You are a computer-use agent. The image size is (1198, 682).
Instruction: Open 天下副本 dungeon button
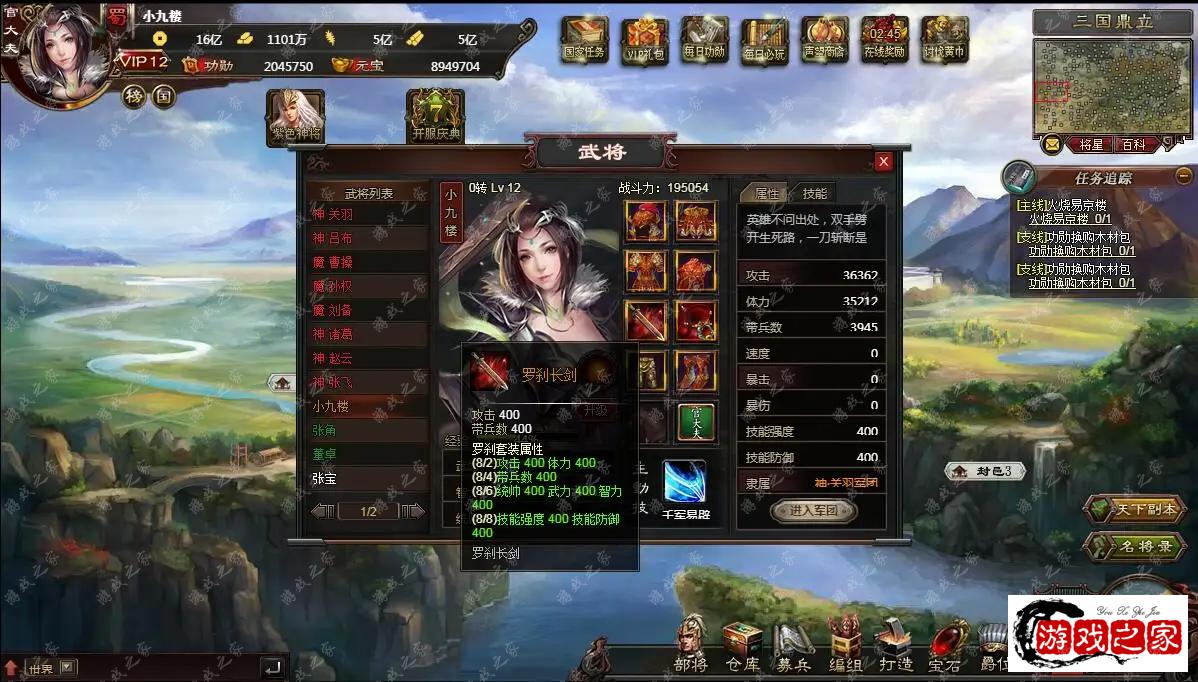1133,509
